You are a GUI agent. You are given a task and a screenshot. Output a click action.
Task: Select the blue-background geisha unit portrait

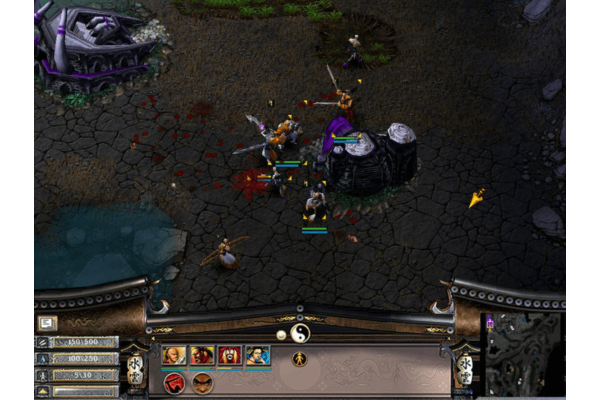pos(258,355)
